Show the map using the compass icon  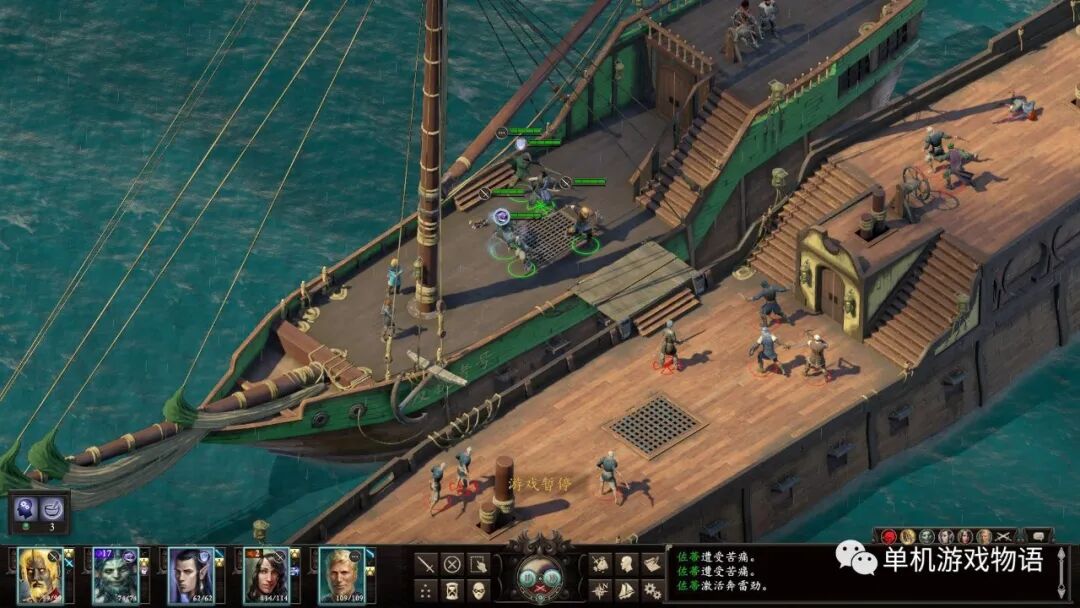pyautogui.click(x=600, y=590)
